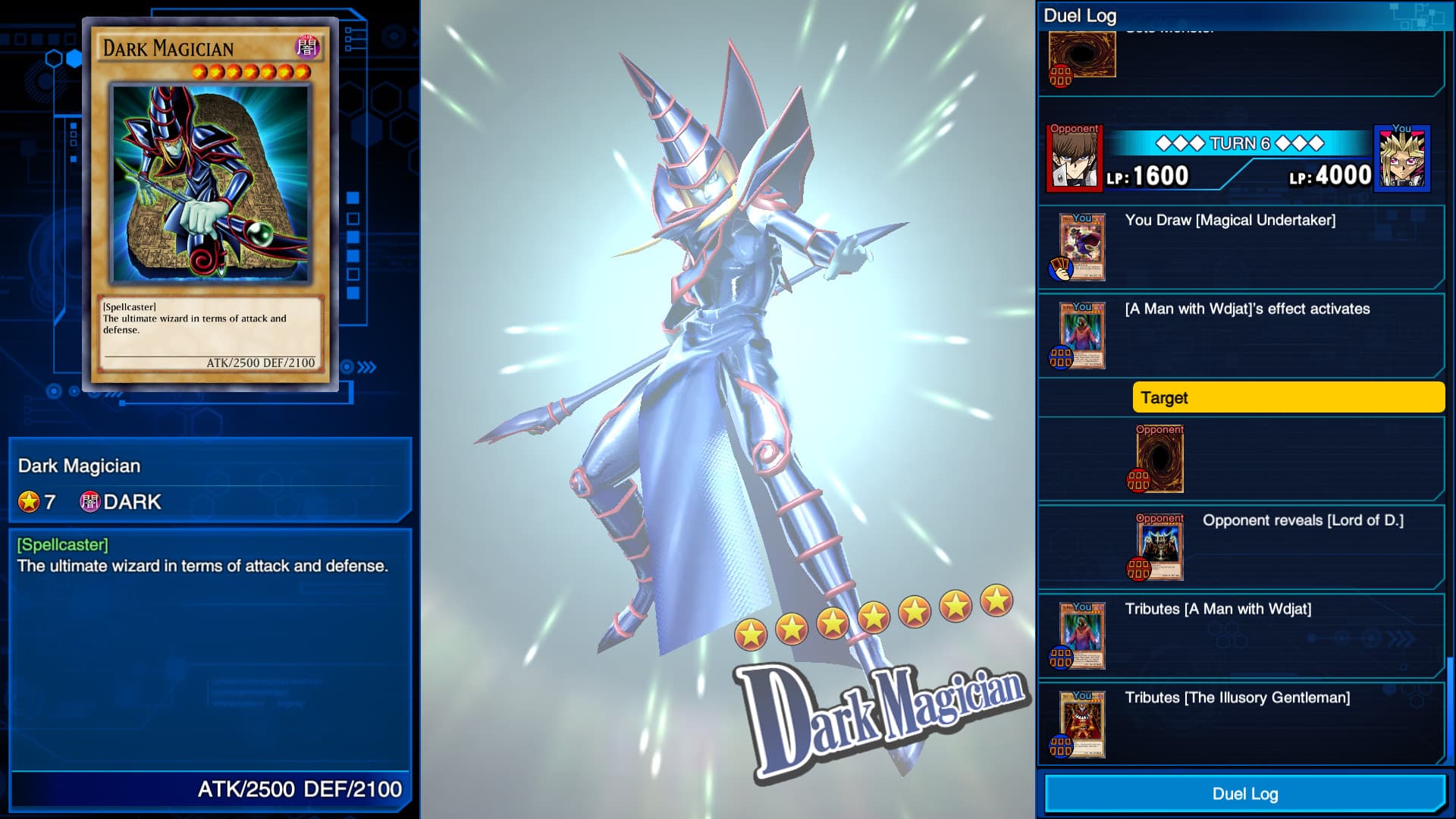Open the Magical Undertaker card thumbnail in the log
This screenshot has width=1456, height=819.
pyautogui.click(x=1082, y=245)
